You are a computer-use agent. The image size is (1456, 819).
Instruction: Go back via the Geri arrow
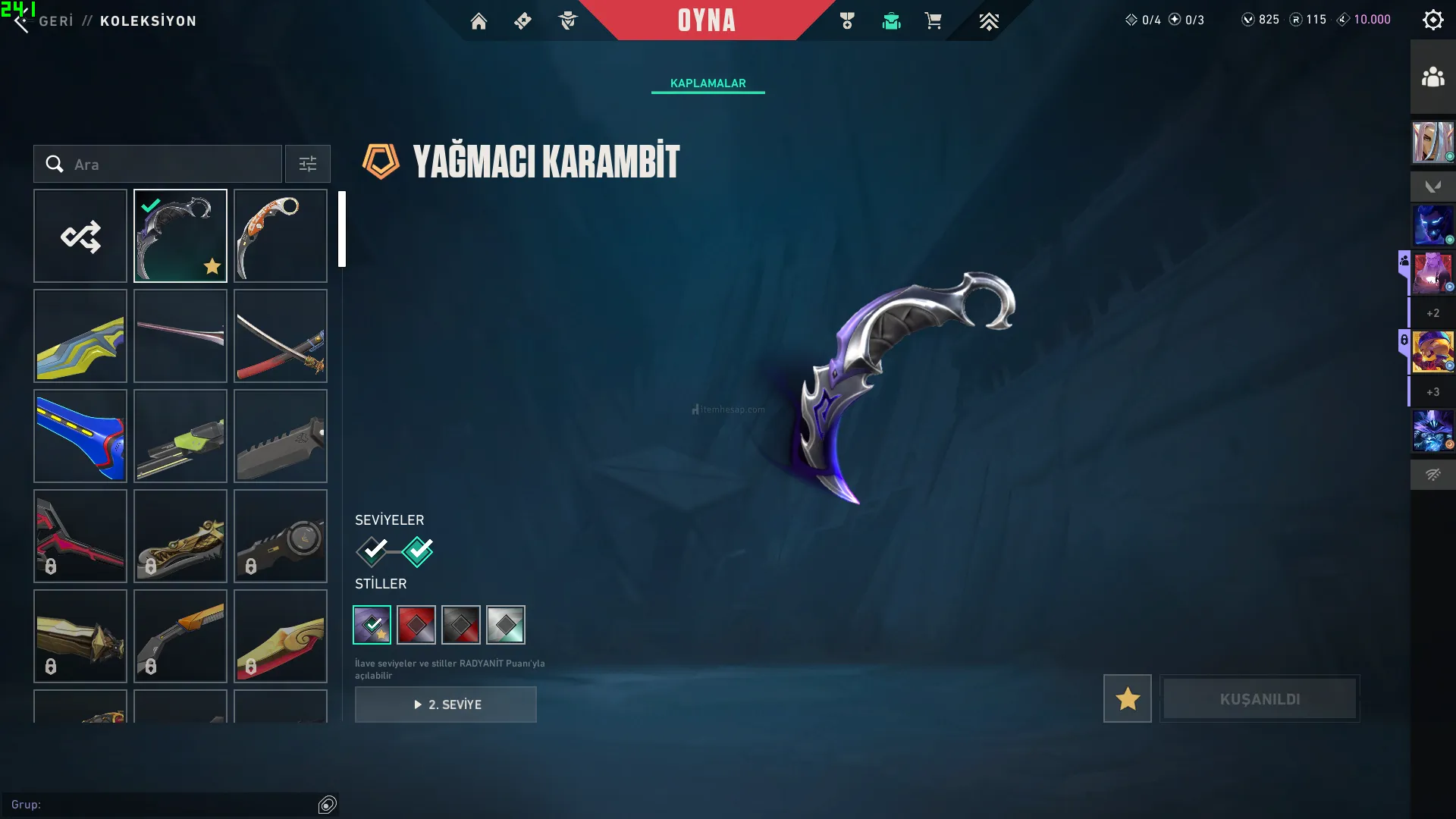pyautogui.click(x=22, y=22)
